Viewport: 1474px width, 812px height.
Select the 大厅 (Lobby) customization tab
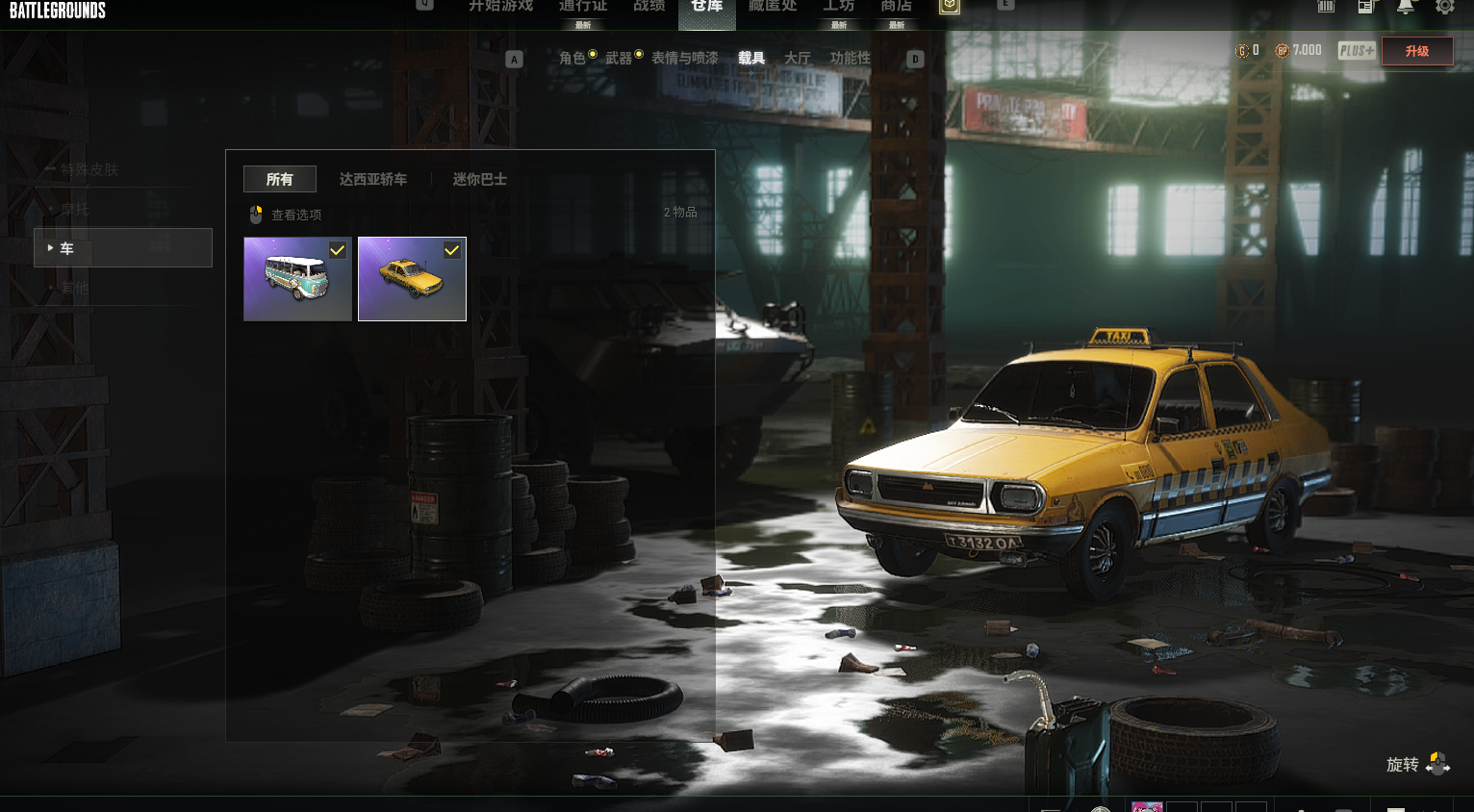coord(798,59)
